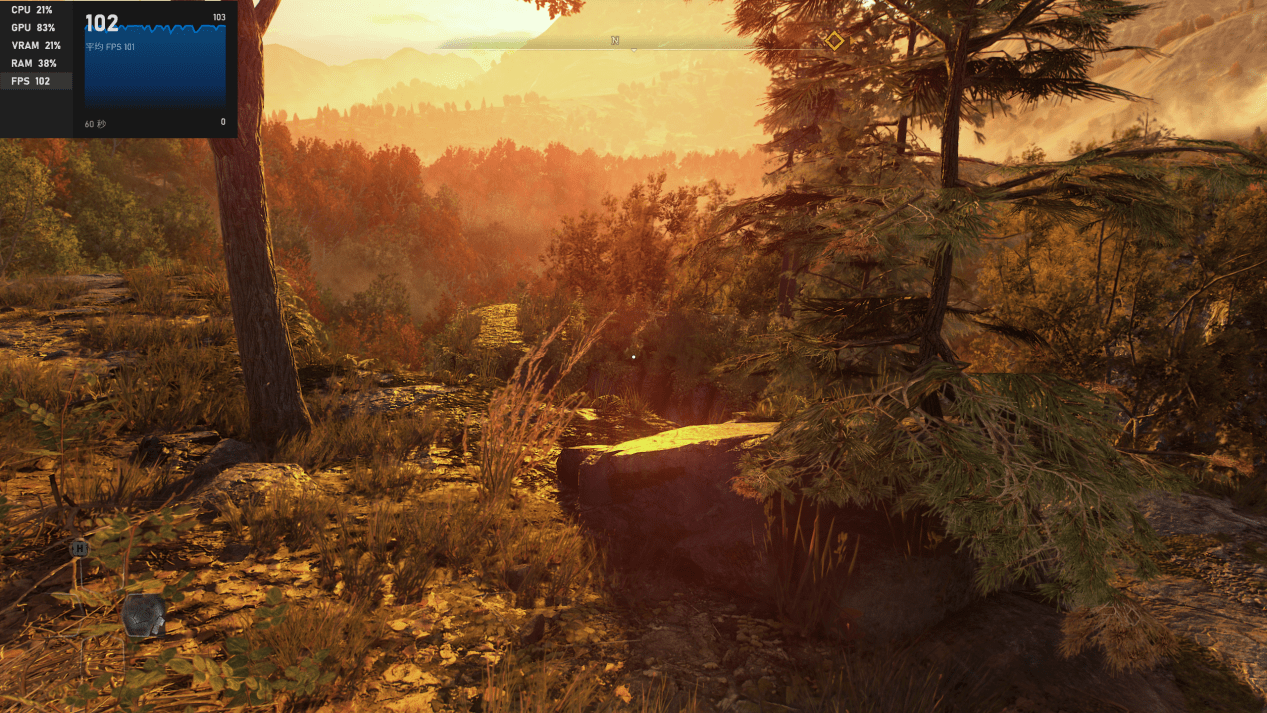Select the FPS row in the performance overlay
The width and height of the screenshot is (1267, 713).
(x=35, y=81)
